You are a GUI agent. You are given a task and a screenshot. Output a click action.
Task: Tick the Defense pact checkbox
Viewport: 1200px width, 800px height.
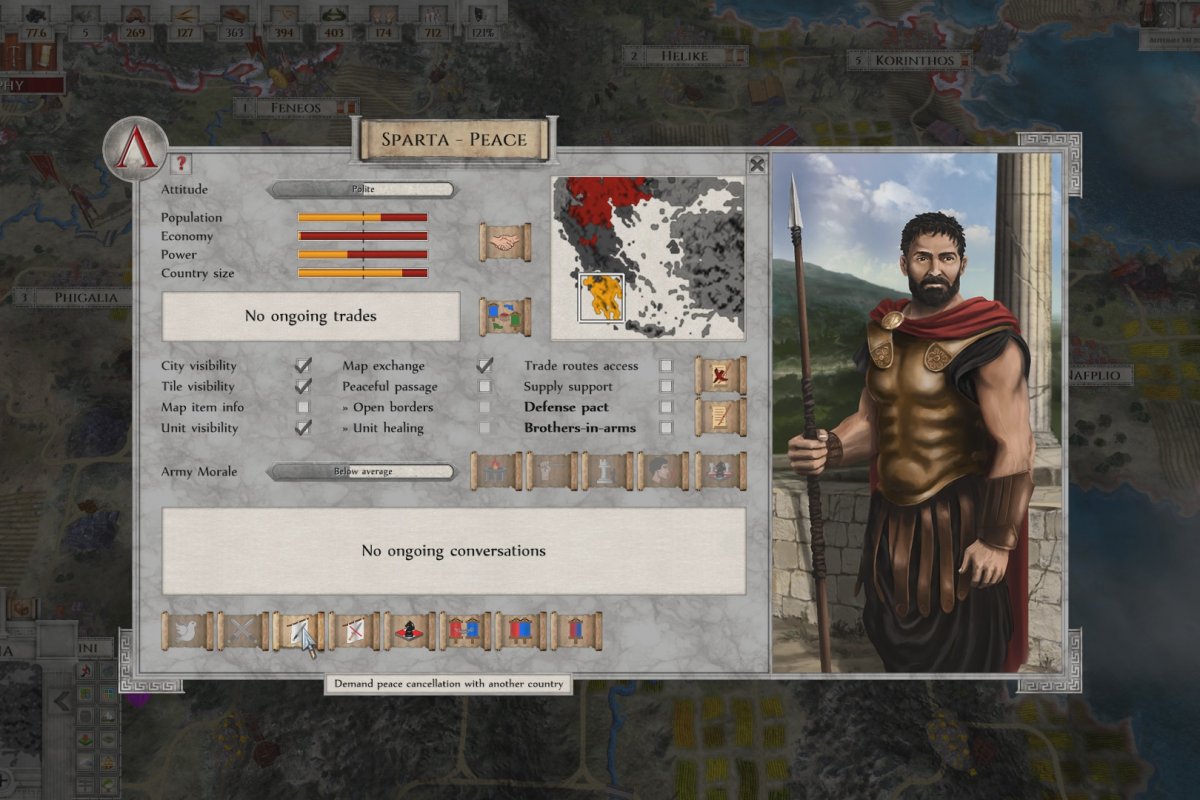[666, 407]
